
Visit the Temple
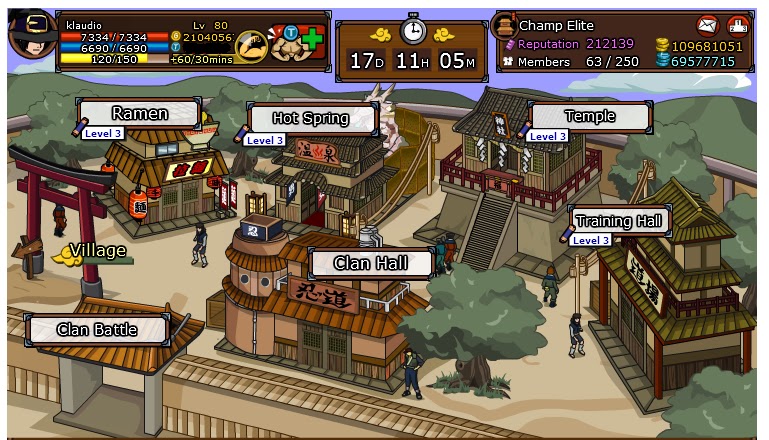pyautogui.click(x=589, y=116)
